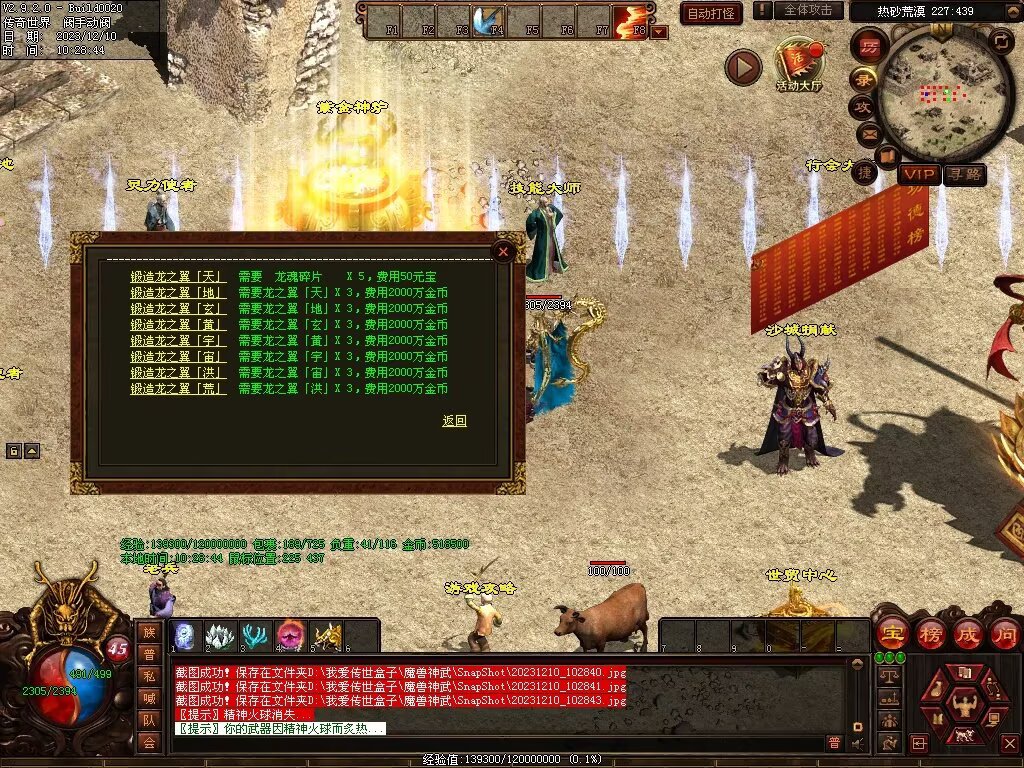Use the pink fire orb skill
Viewport: 1024px width, 768px height.
point(291,636)
